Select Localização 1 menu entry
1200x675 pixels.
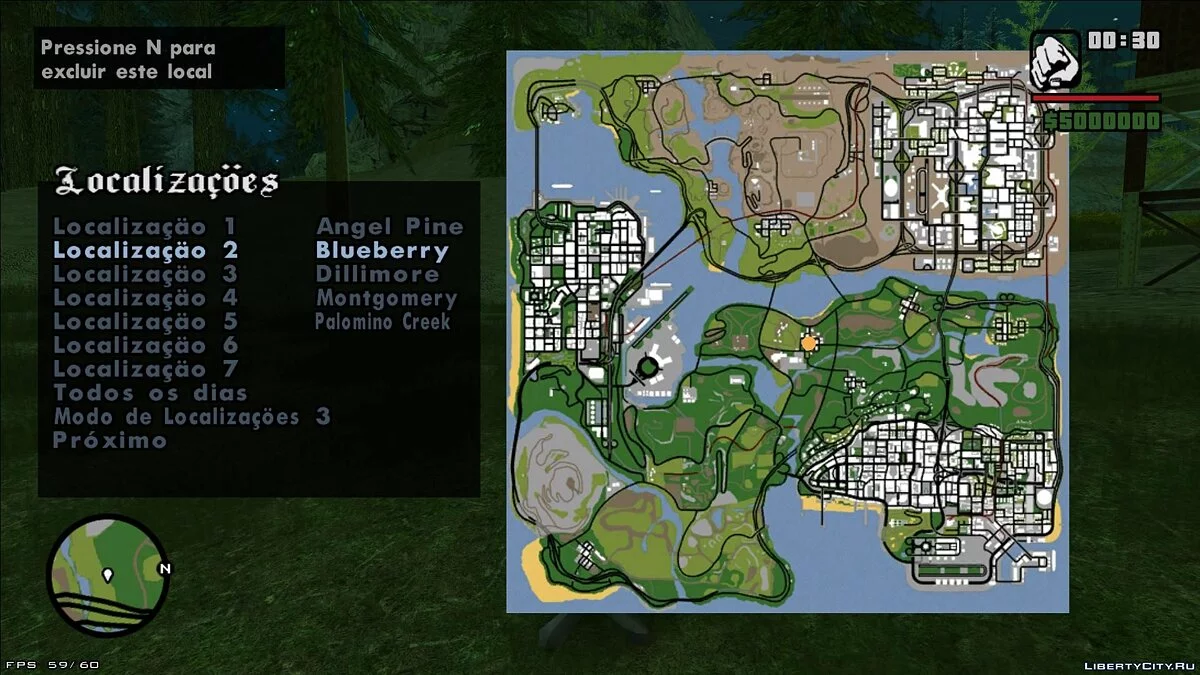[145, 227]
